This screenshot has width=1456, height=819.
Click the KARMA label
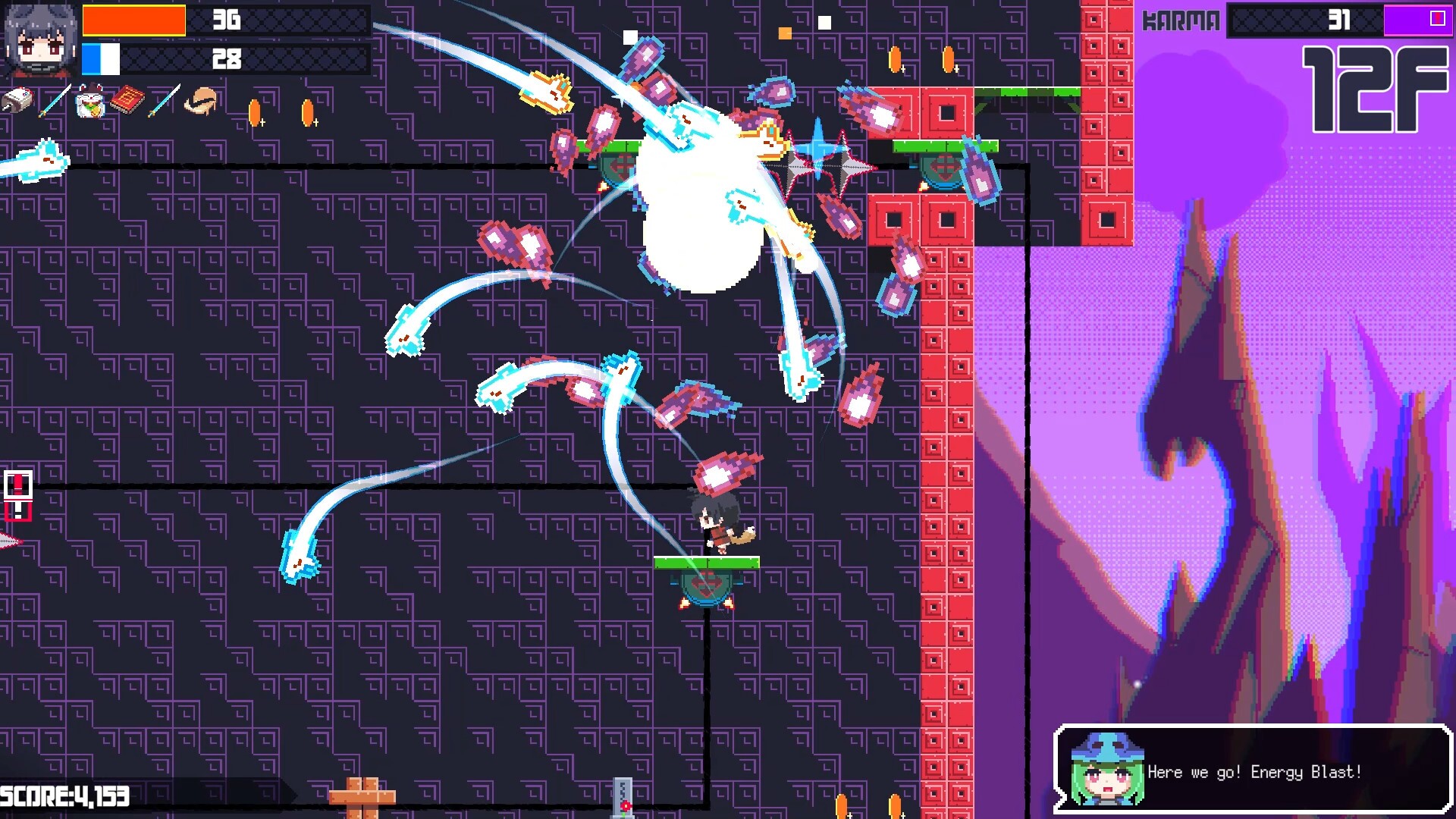pyautogui.click(x=1181, y=19)
